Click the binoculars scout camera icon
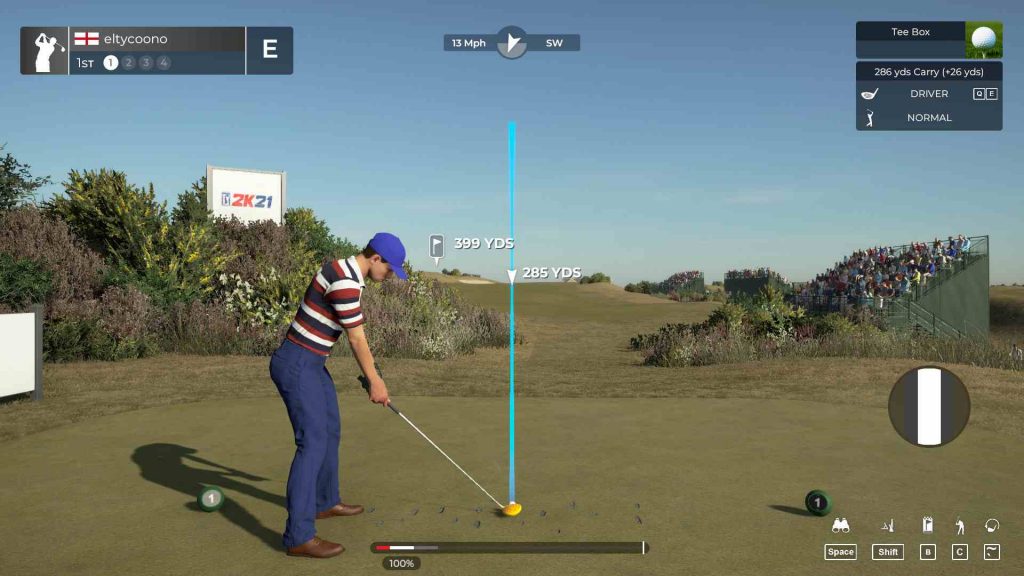Screen dimensions: 1024x576 coord(841,526)
